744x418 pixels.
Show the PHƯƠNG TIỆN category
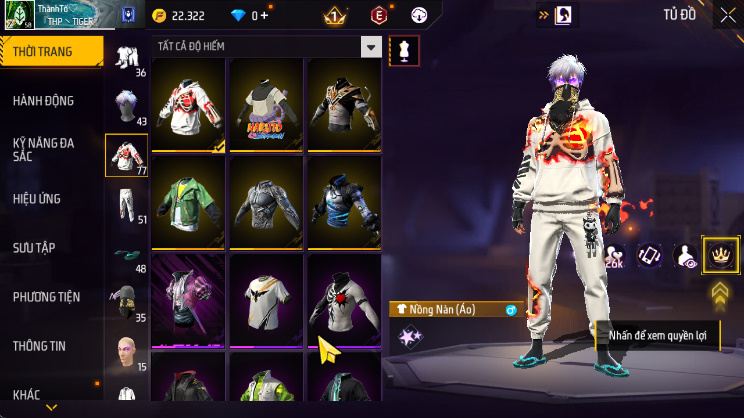tap(46, 297)
